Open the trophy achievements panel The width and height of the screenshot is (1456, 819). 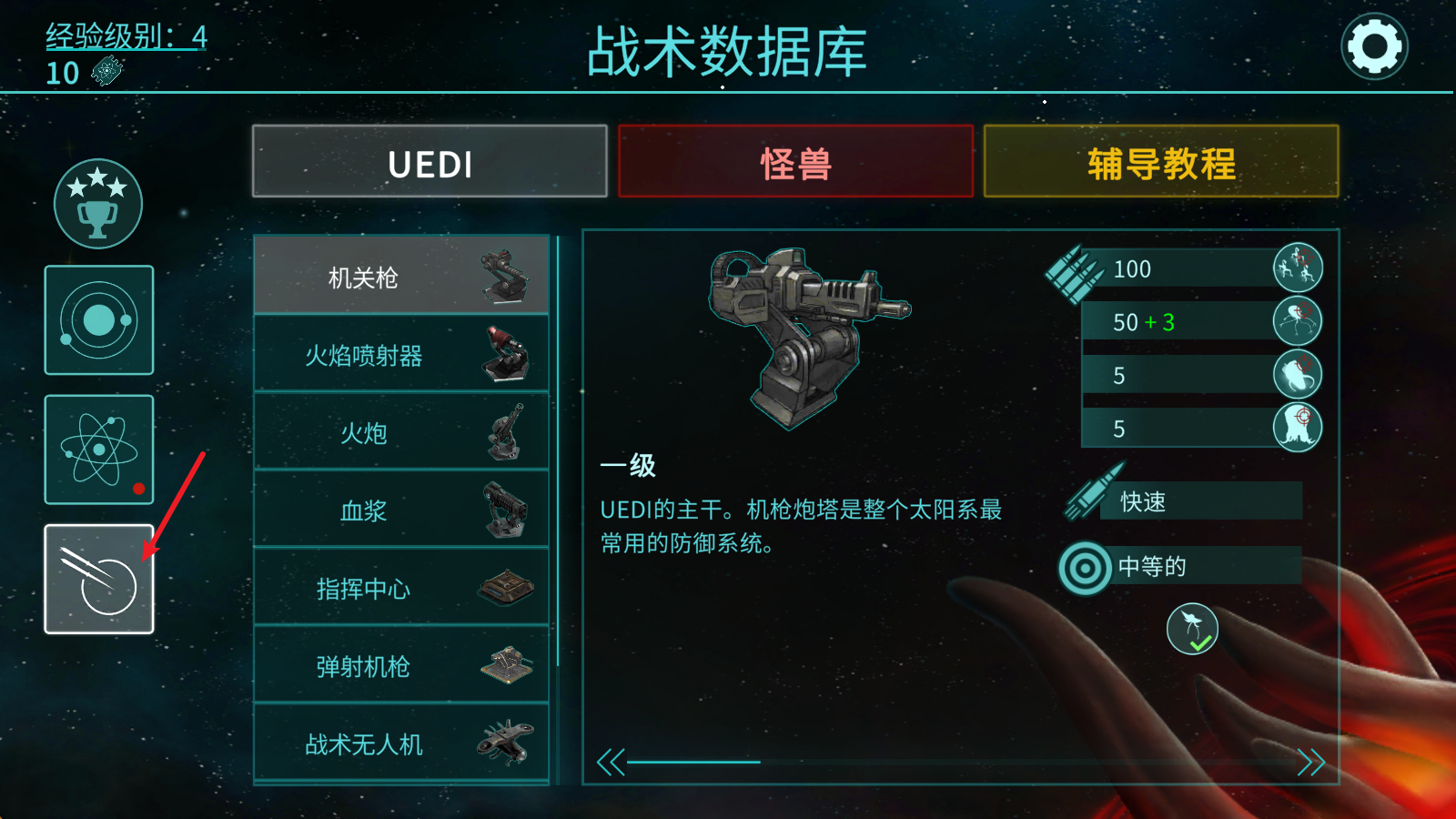coord(98,203)
